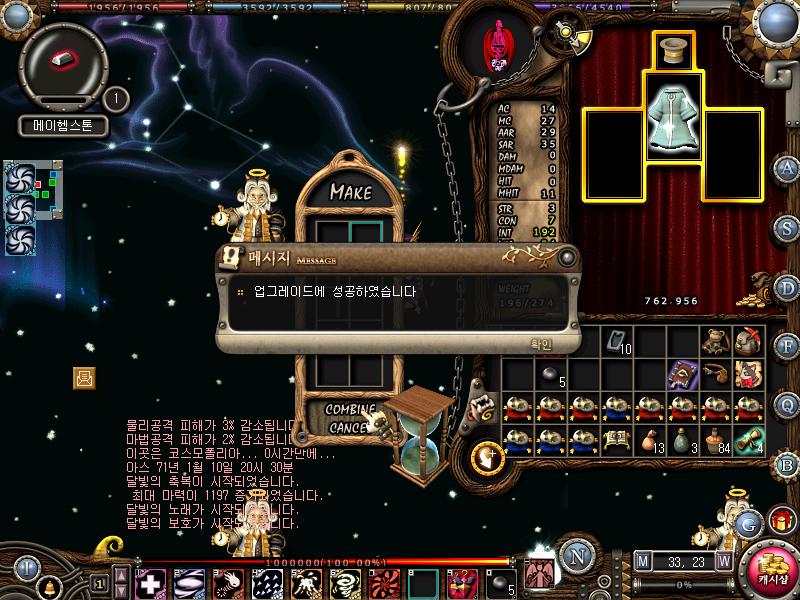The width and height of the screenshot is (800, 600).
Task: Open the cash shop (캐시샵) button
Action: point(768,564)
